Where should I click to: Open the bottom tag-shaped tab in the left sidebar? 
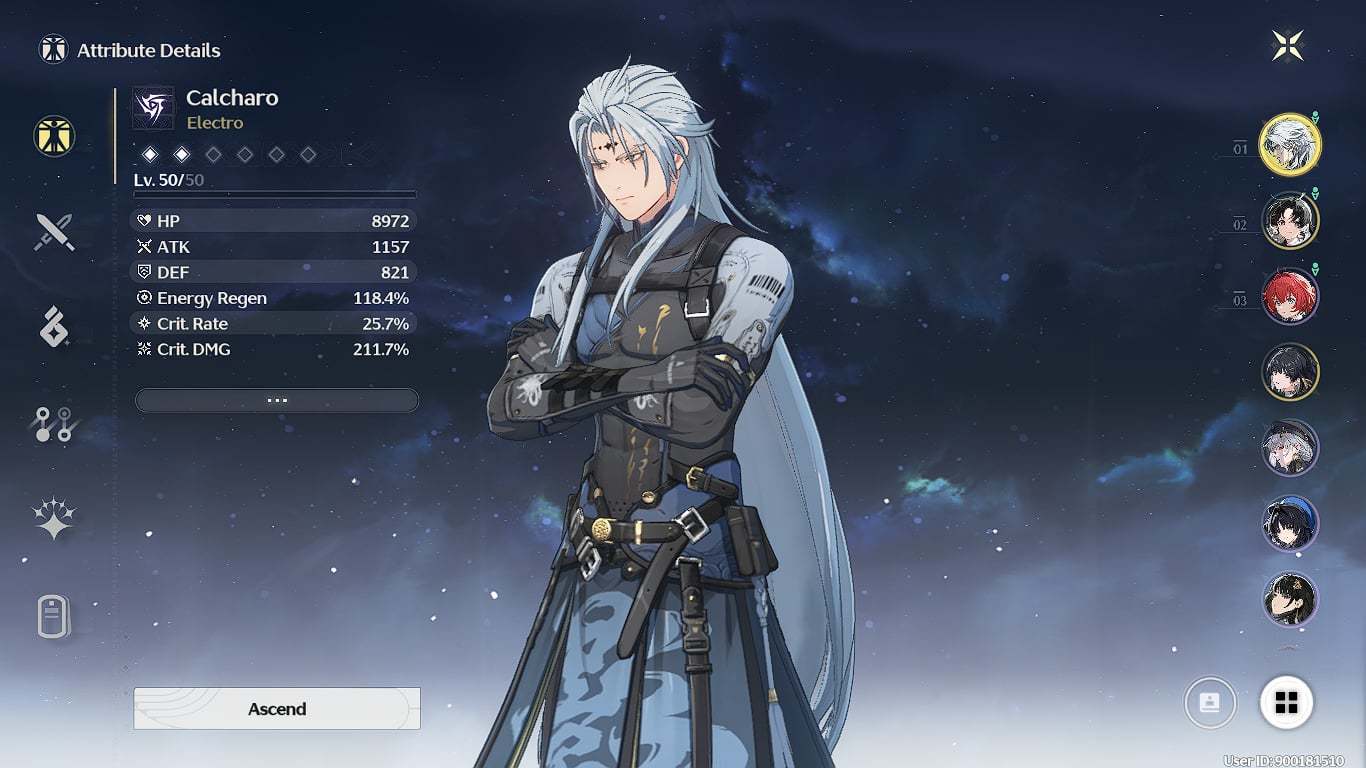click(x=54, y=616)
